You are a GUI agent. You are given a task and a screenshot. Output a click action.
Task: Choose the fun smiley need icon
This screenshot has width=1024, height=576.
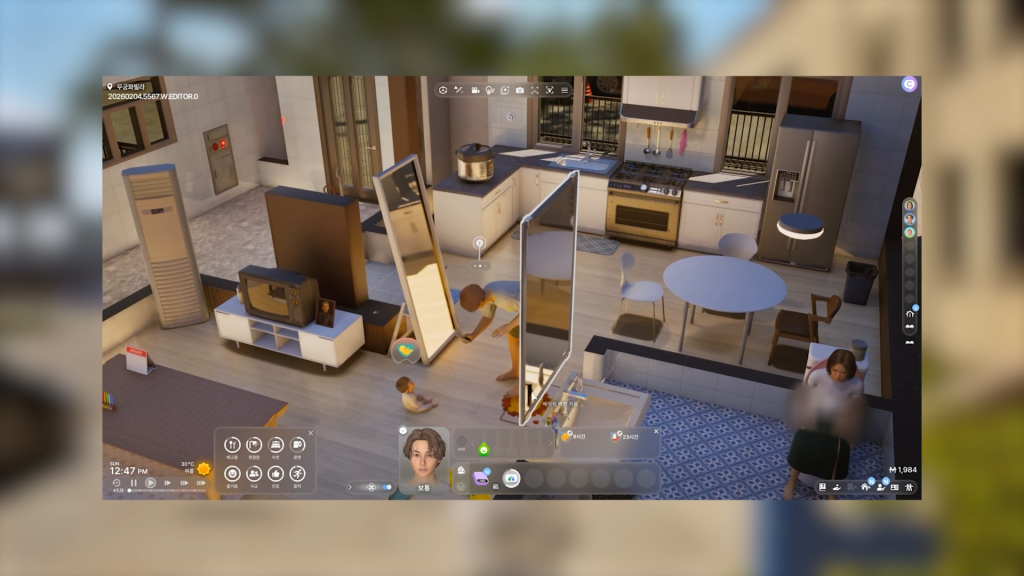(x=232, y=473)
